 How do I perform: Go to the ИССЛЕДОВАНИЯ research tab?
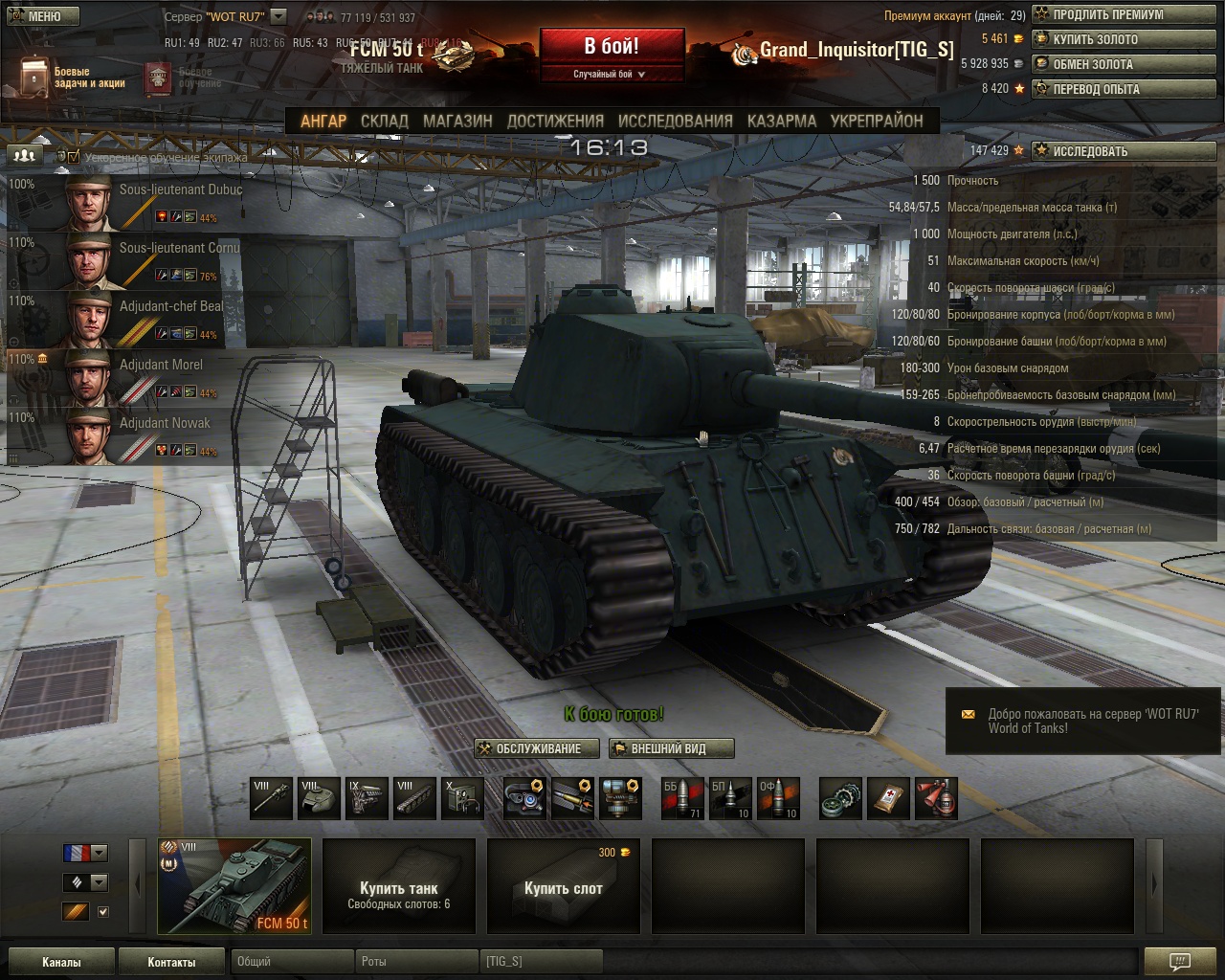[675, 122]
